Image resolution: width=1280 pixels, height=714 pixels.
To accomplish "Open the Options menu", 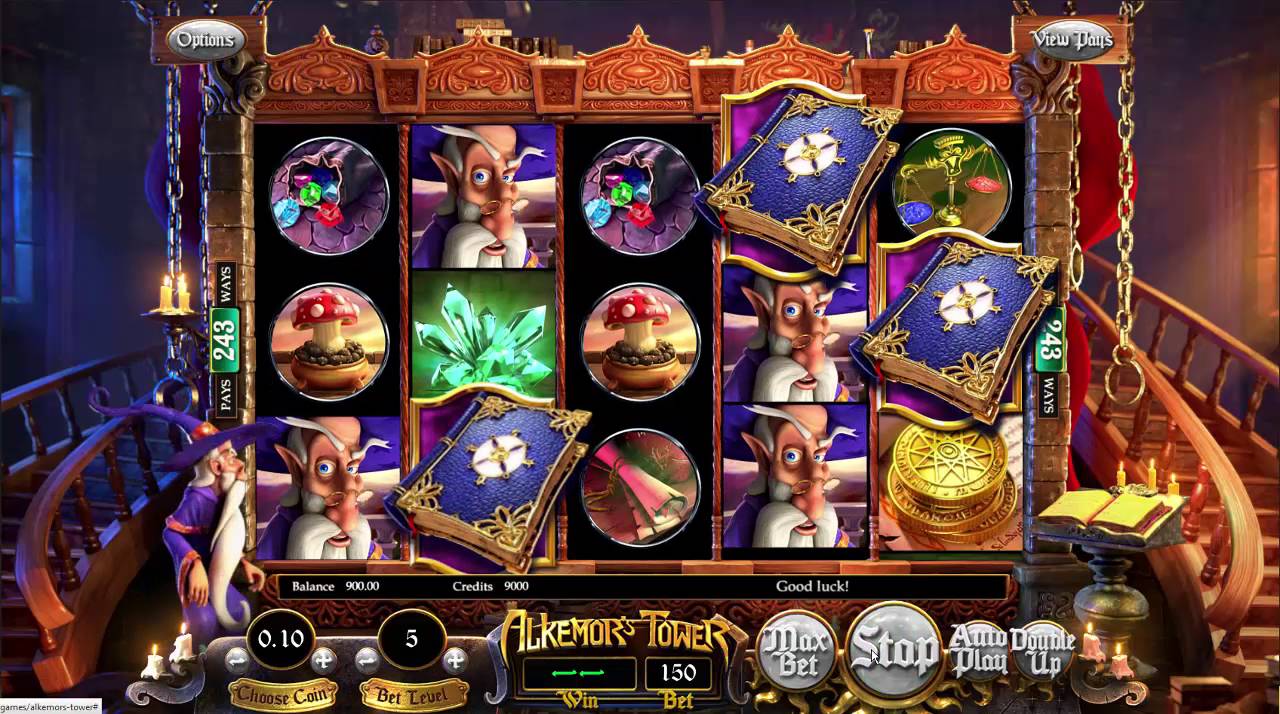I will [205, 40].
